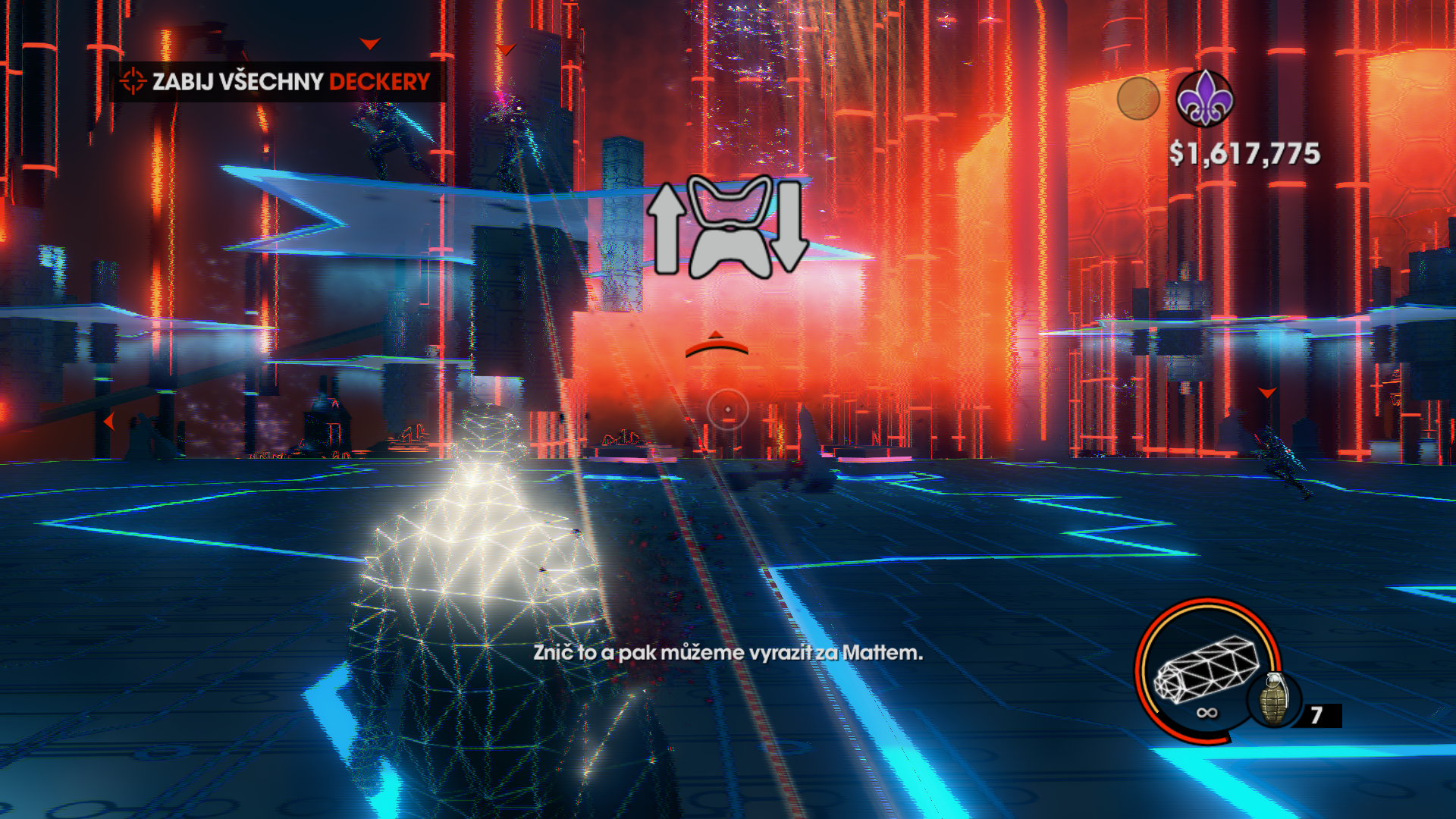Select the ZABIJ VŠECHNY DECKERY objective tracker
The height and width of the screenshot is (819, 1456).
pyautogui.click(x=277, y=81)
